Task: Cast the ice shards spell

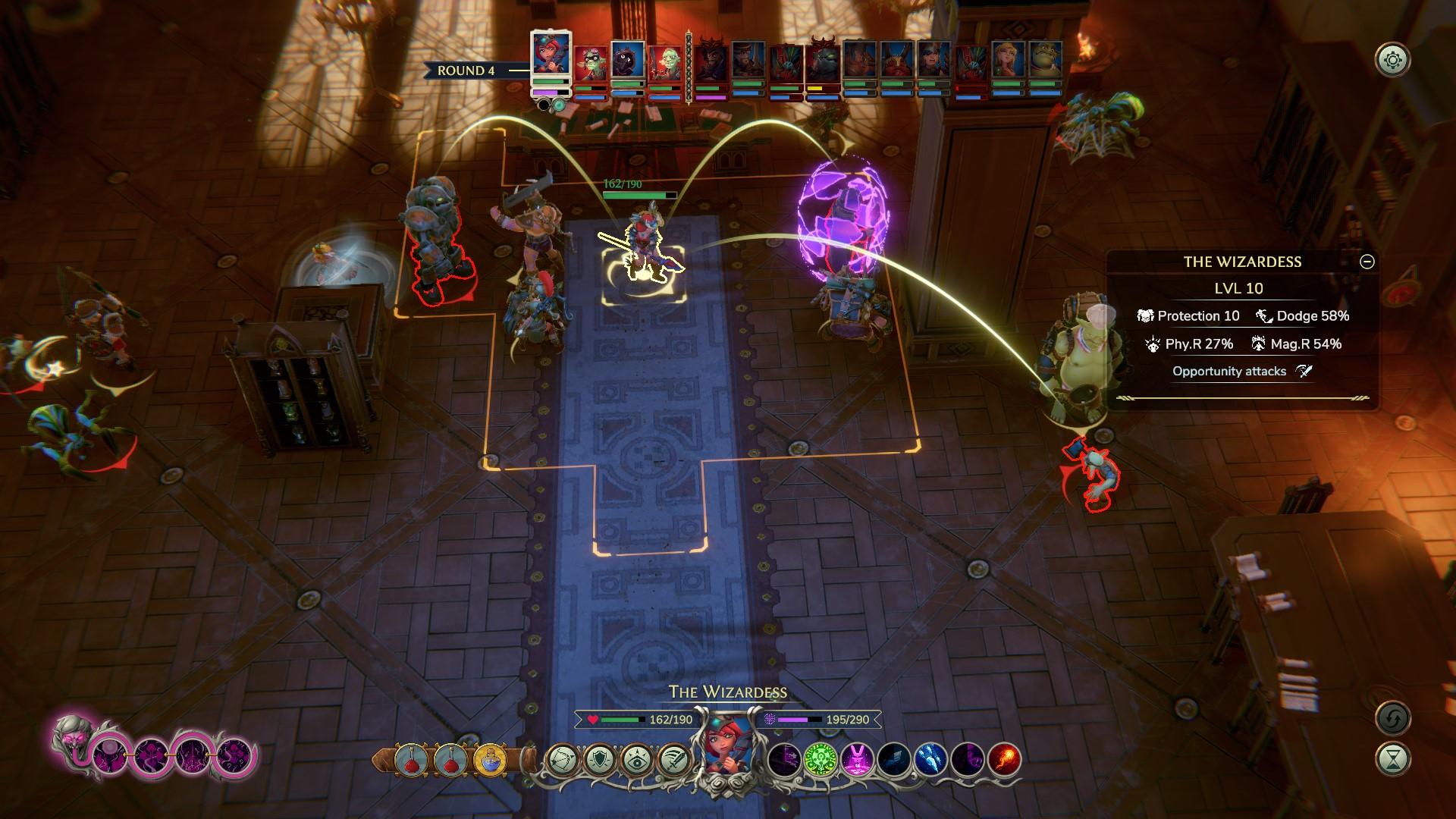Action: pyautogui.click(x=930, y=759)
